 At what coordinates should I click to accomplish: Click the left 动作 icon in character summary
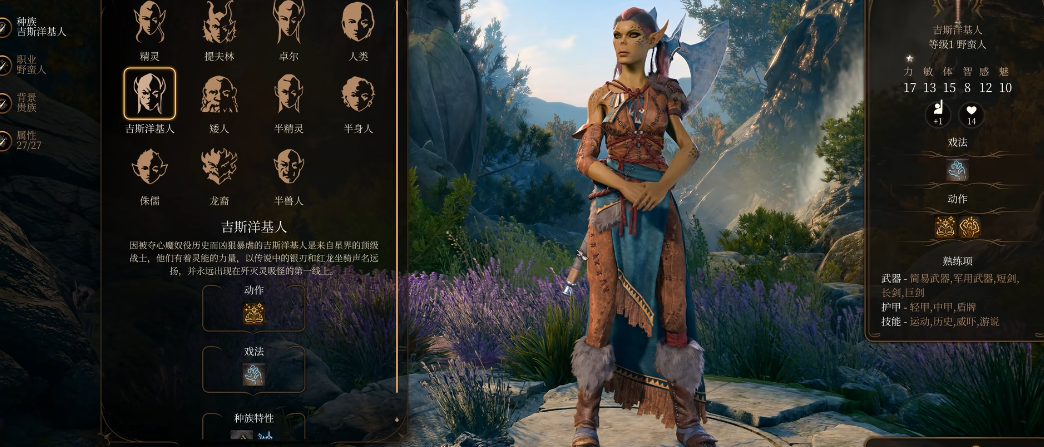tap(945, 227)
